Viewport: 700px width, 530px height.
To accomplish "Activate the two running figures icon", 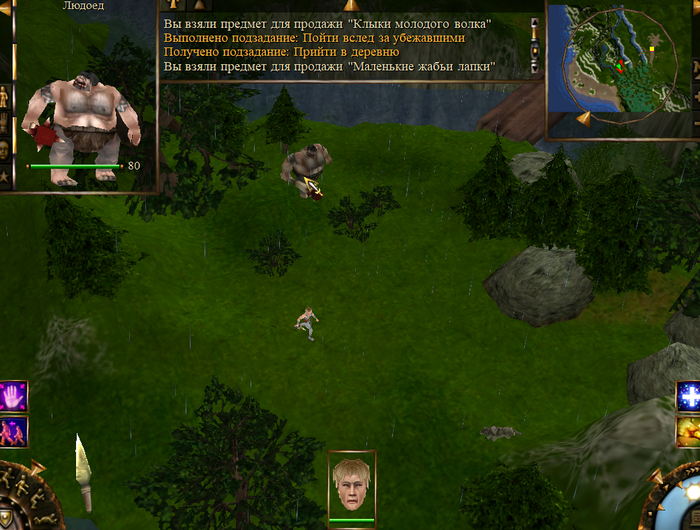I will [x=14, y=431].
